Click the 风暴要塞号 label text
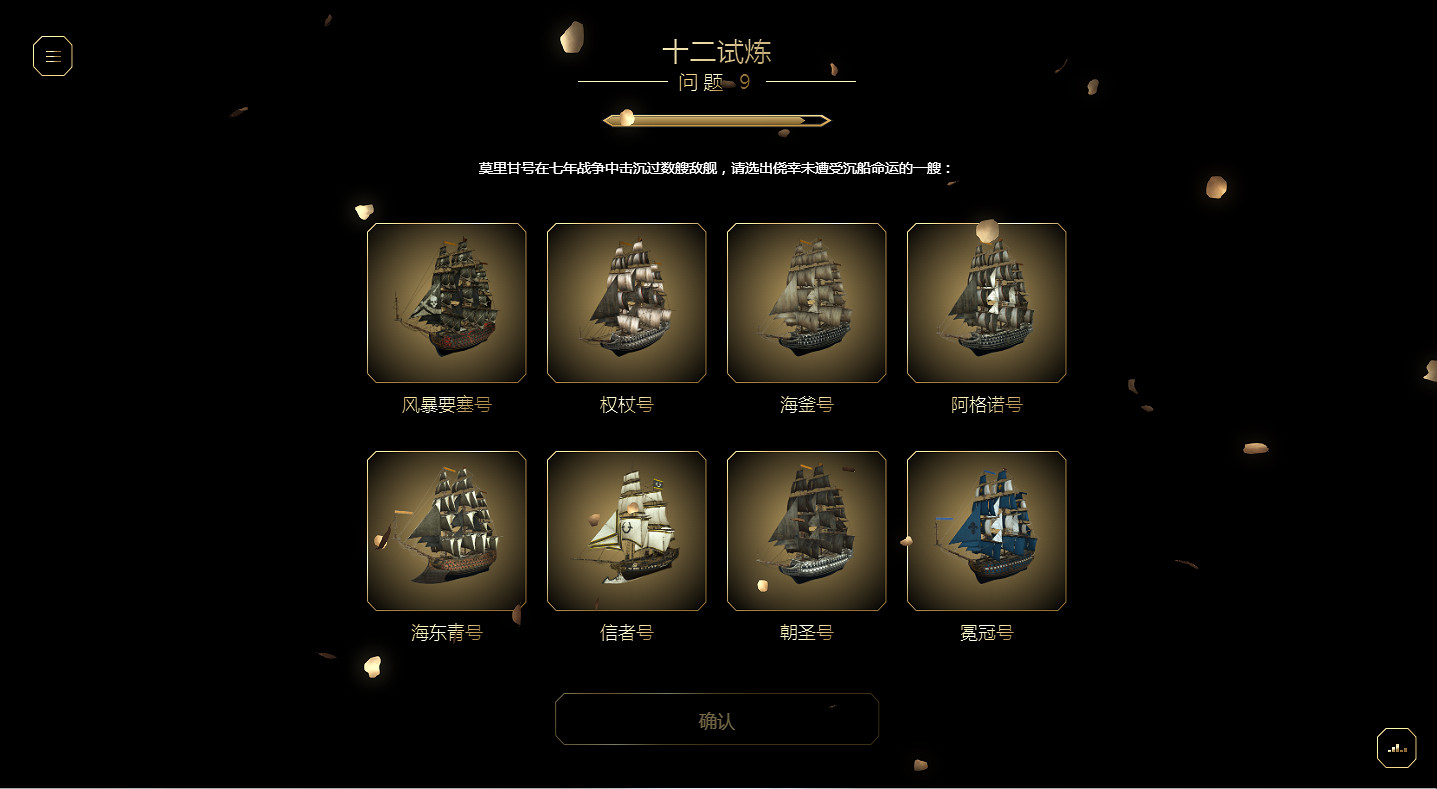The width and height of the screenshot is (1437, 789). (x=446, y=404)
